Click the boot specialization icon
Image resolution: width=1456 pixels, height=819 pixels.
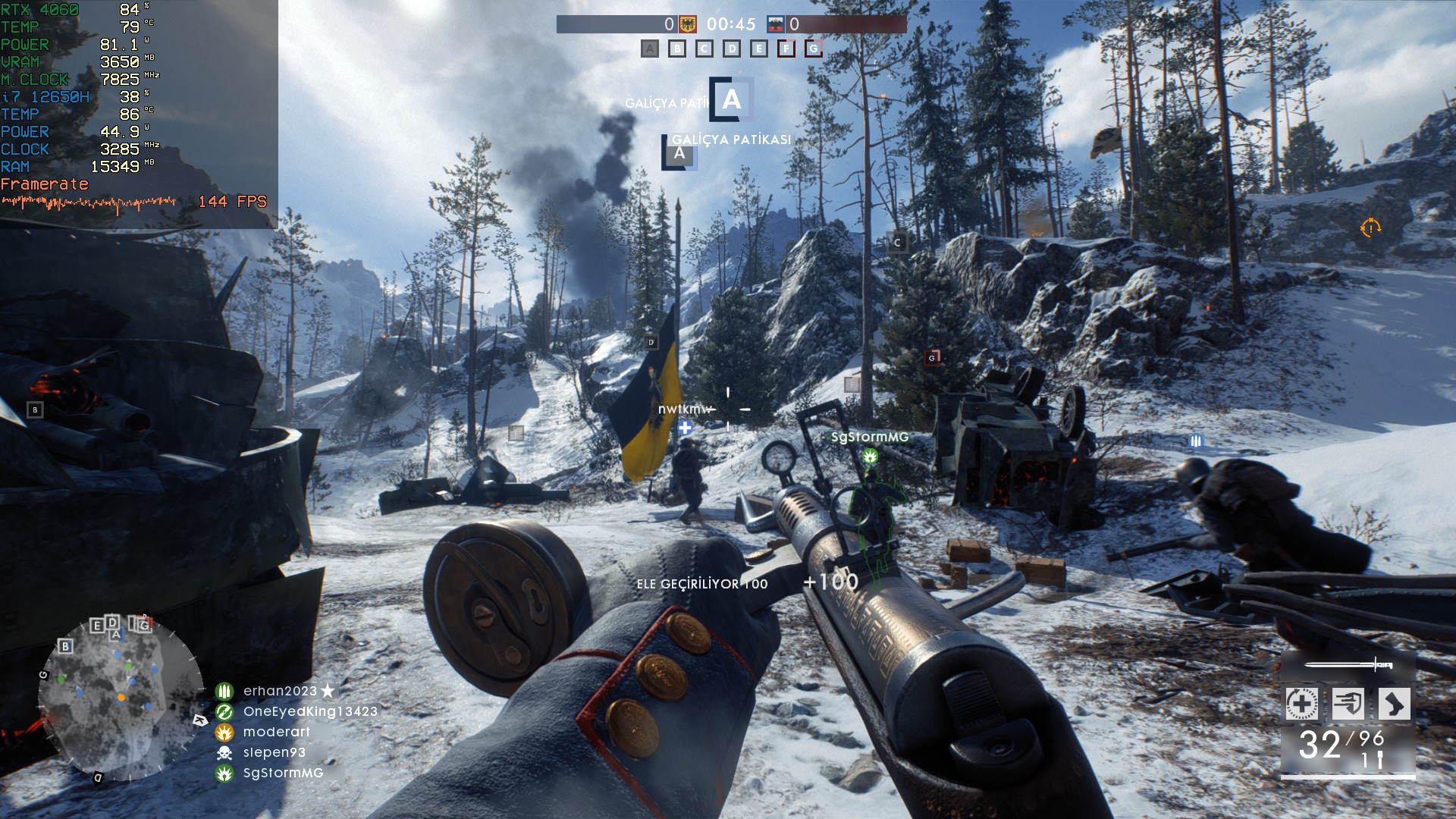[x=1394, y=704]
